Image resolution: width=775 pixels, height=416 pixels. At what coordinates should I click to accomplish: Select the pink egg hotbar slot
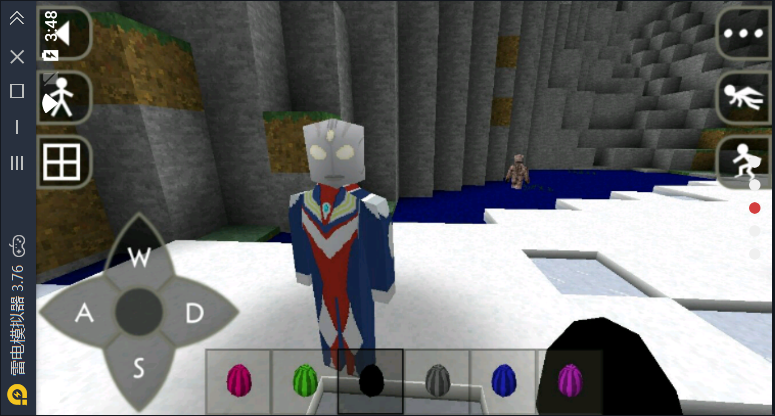pos(238,381)
